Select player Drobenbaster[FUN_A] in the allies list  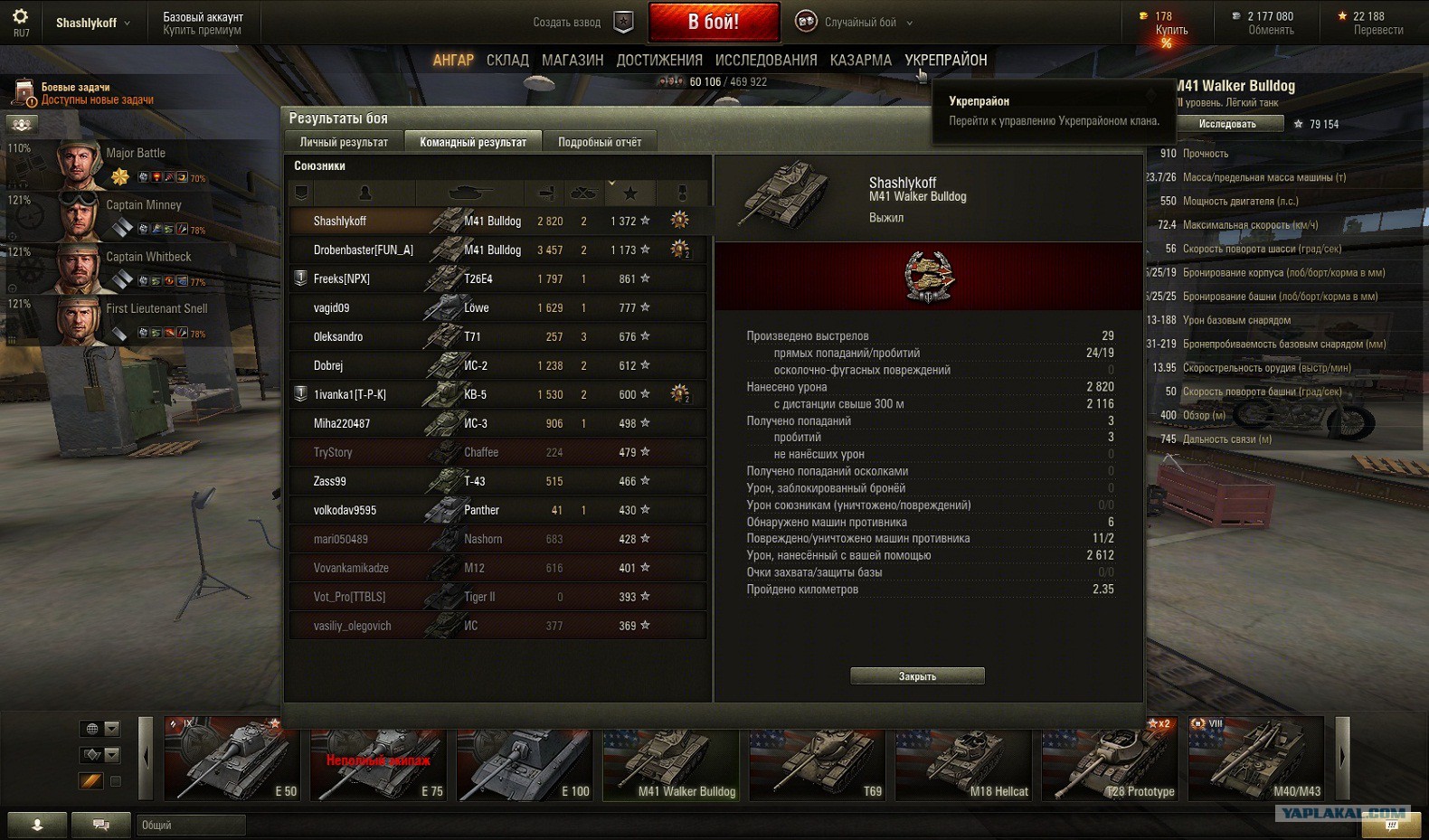pos(363,250)
